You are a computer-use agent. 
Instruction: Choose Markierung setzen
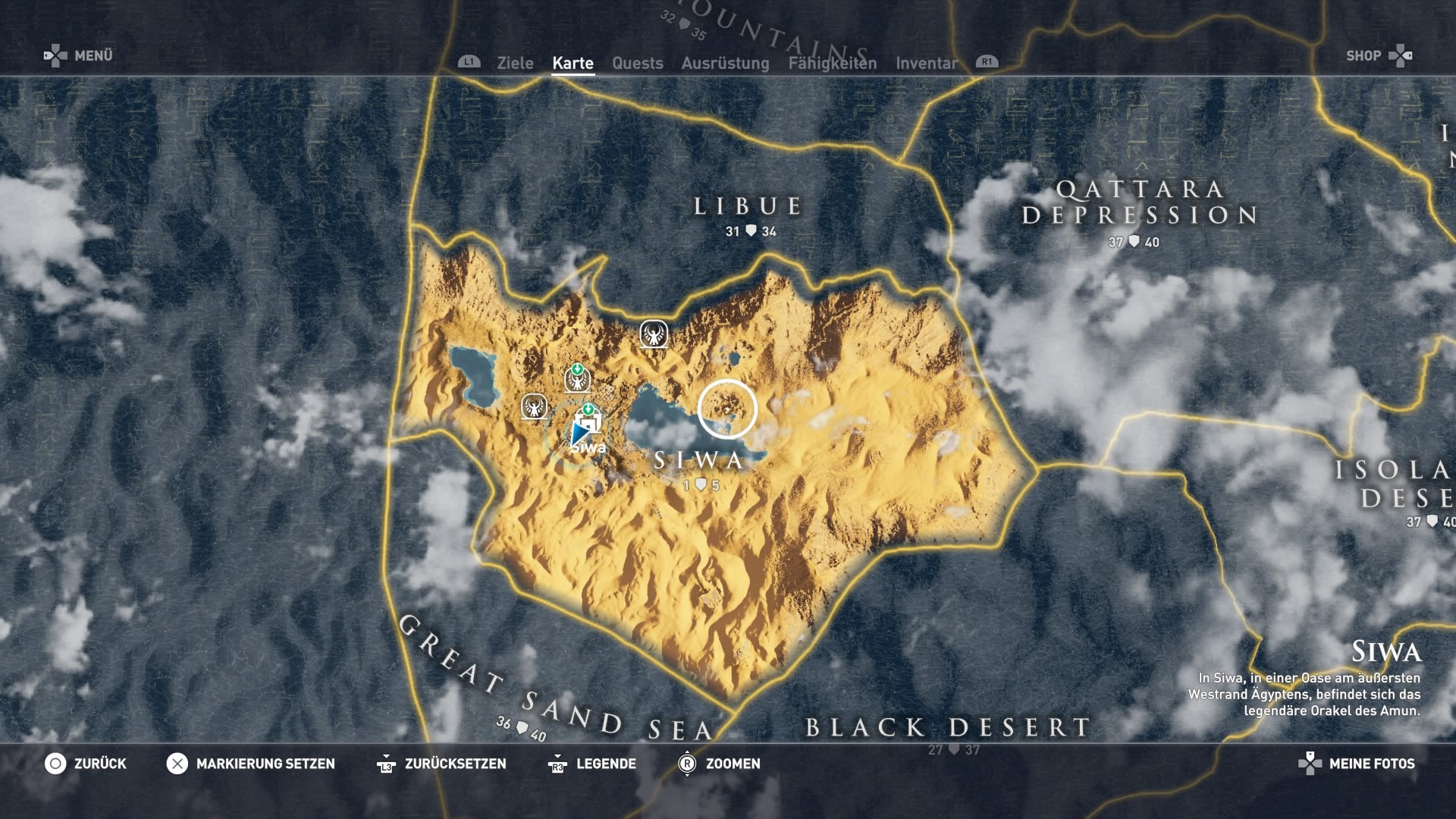point(251,764)
